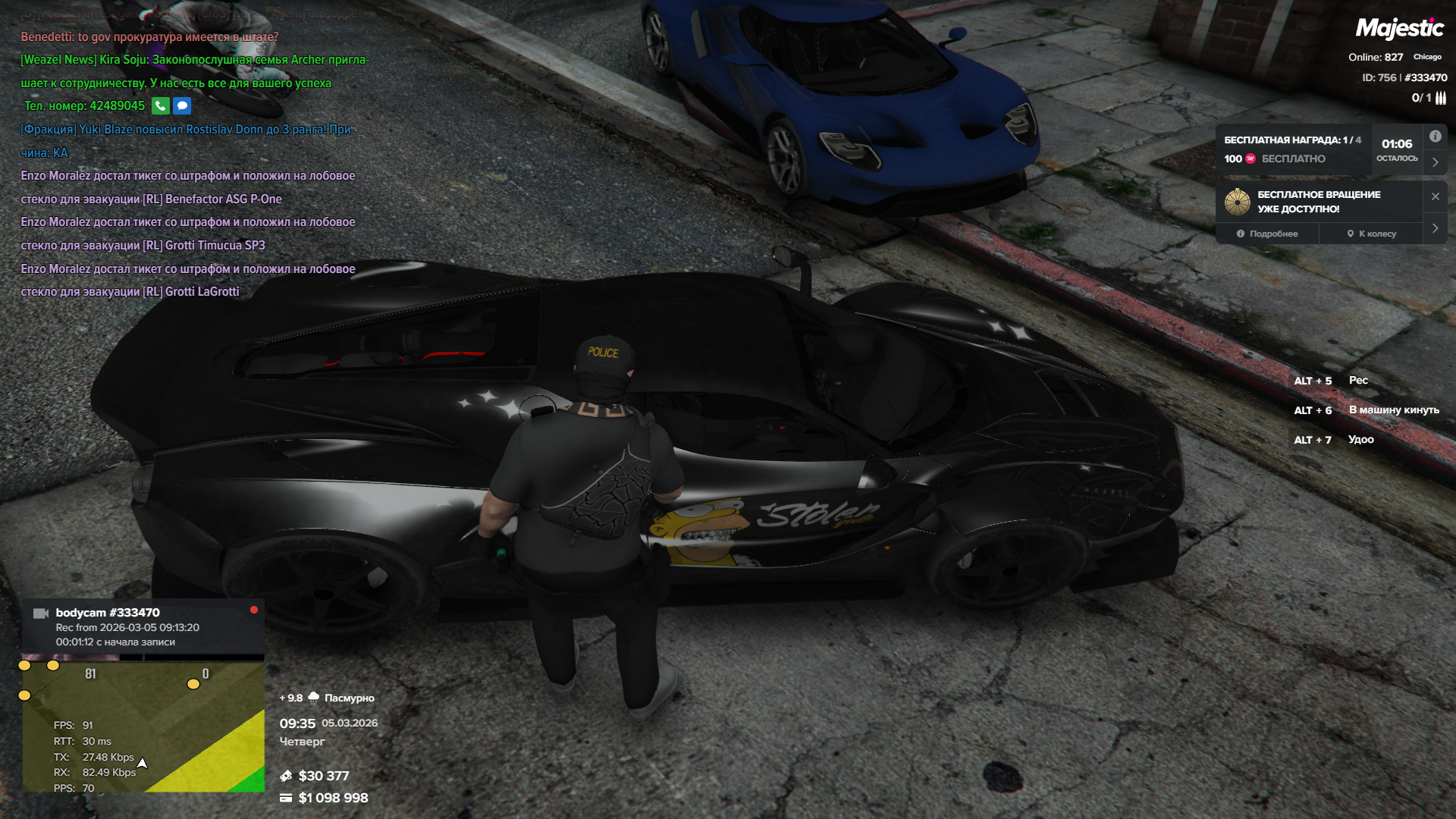Click the minimap
The height and width of the screenshot is (819, 1456).
click(x=143, y=728)
